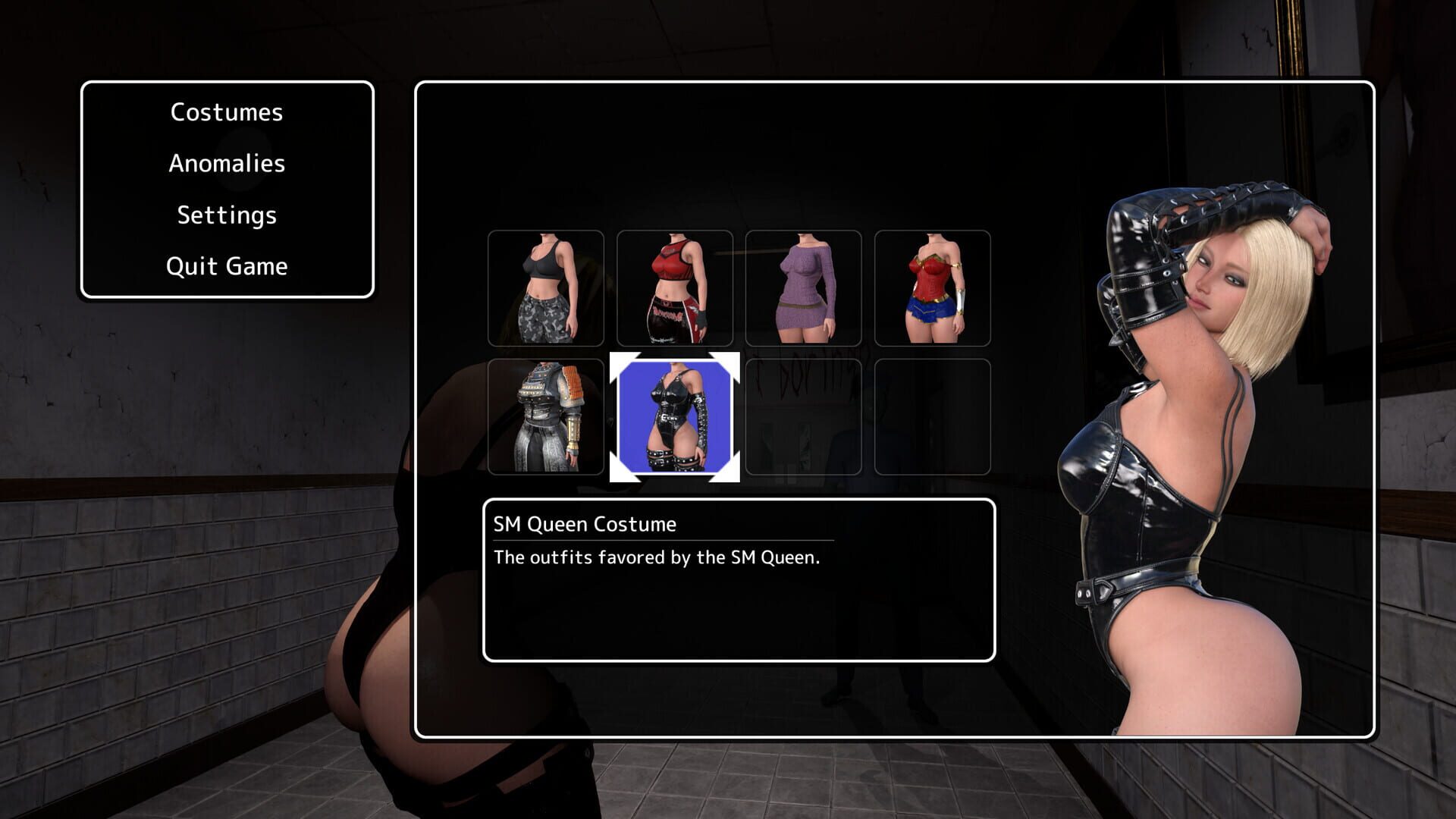Viewport: 1456px width, 819px height.
Task: Select the metal armor costume icon
Action: 547,417
